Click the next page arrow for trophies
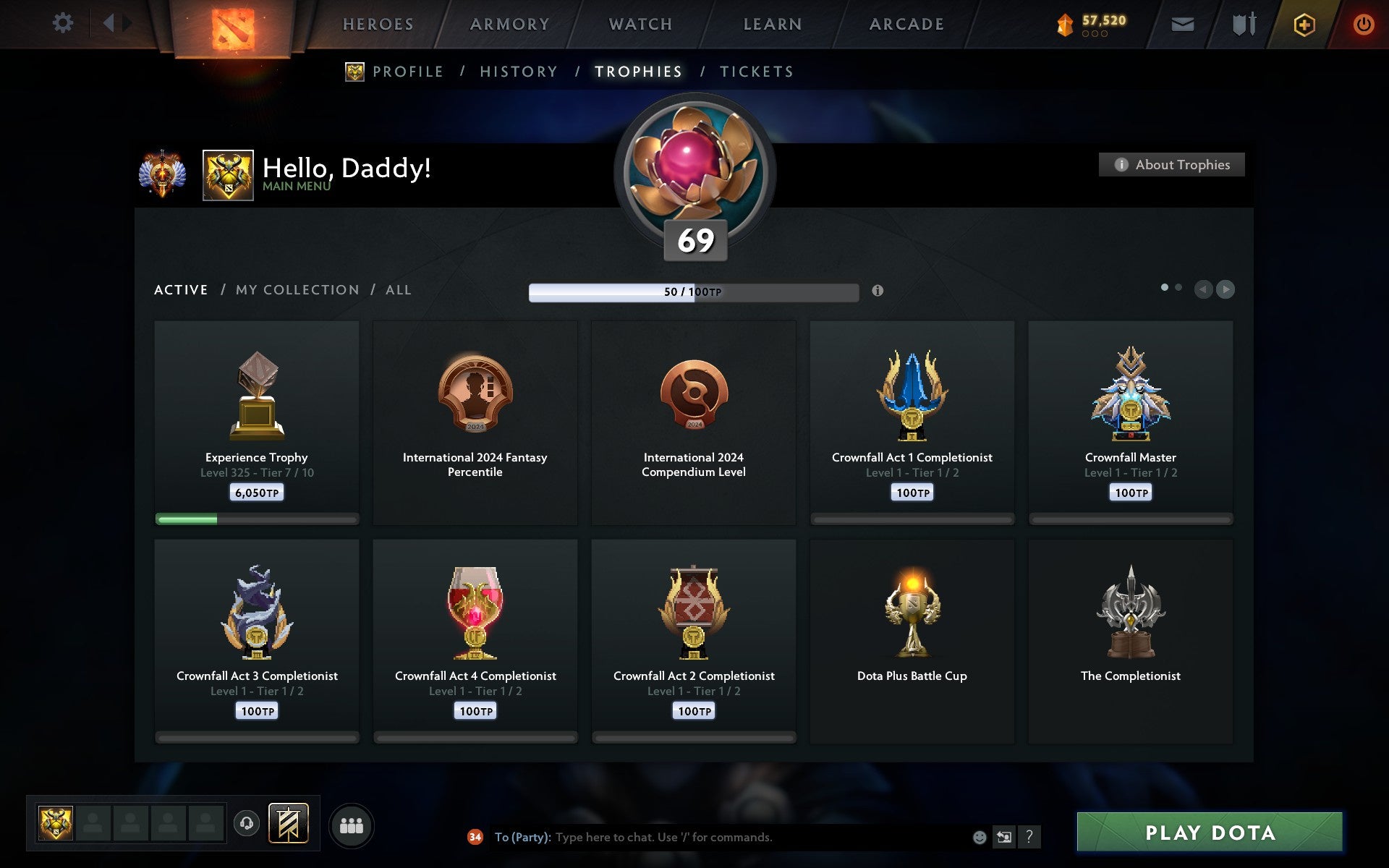The width and height of the screenshot is (1389, 868). [1225, 289]
